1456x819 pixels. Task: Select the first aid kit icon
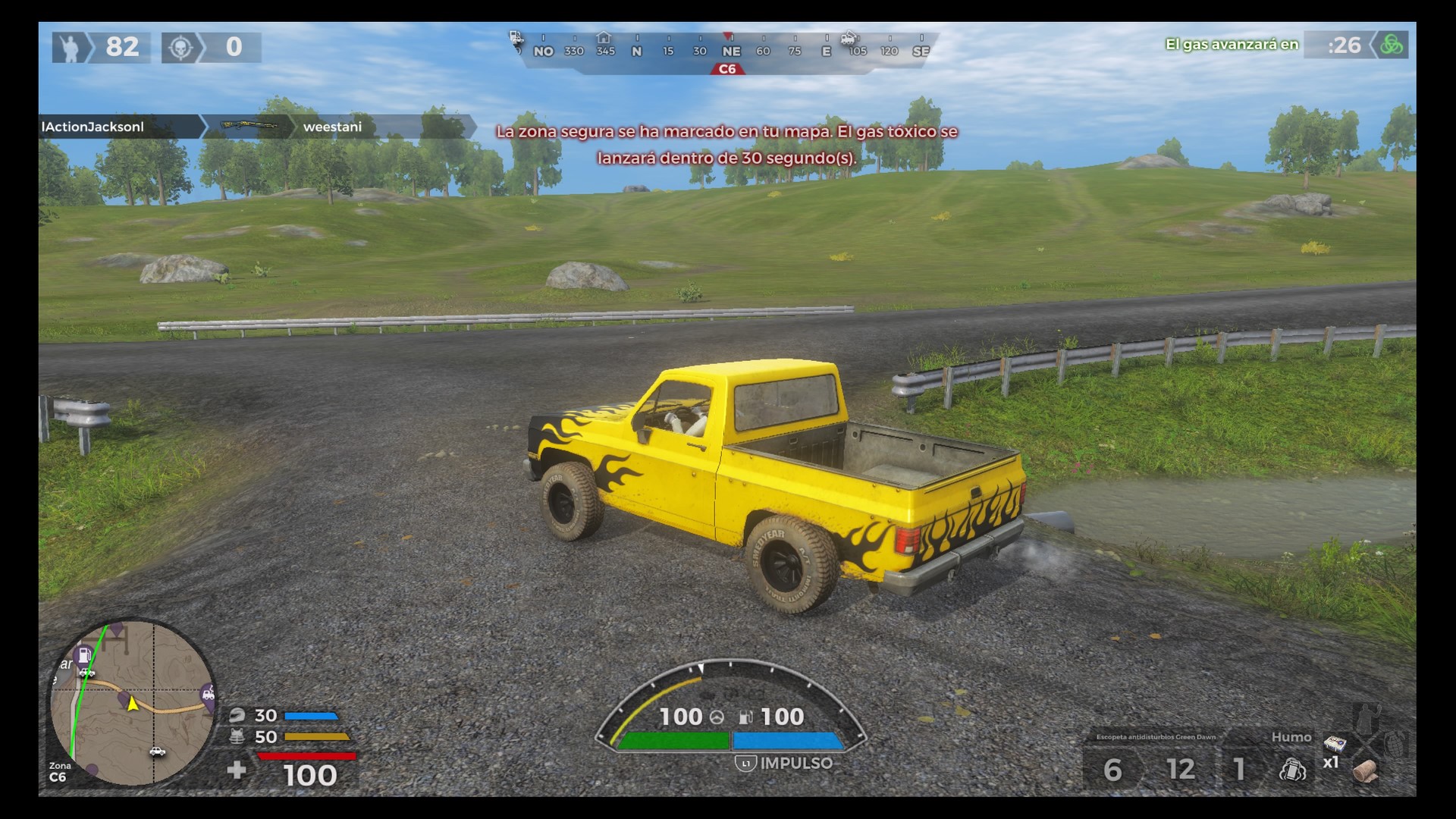[x=1334, y=743]
